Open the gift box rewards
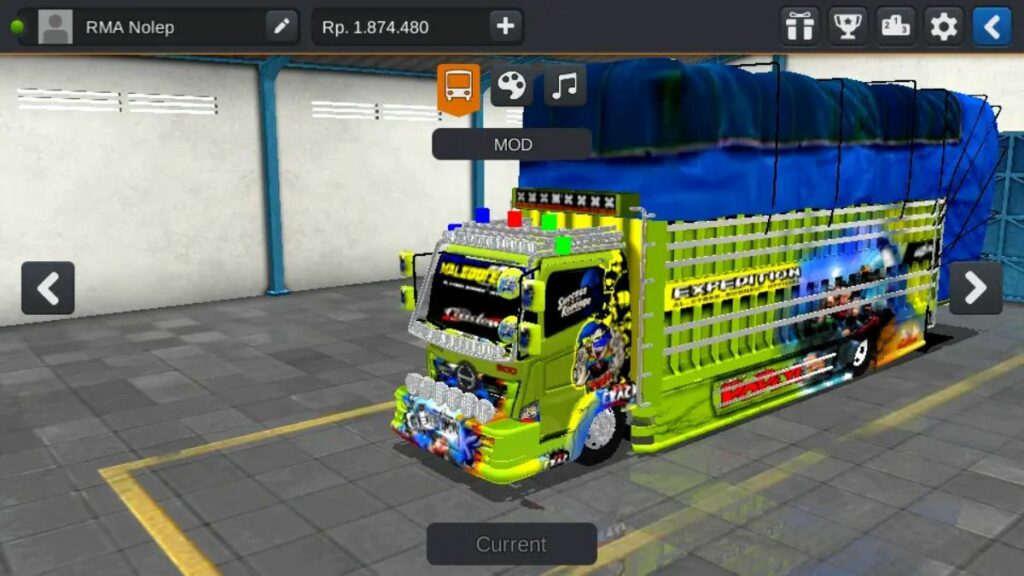The image size is (1024, 576). coord(800,27)
